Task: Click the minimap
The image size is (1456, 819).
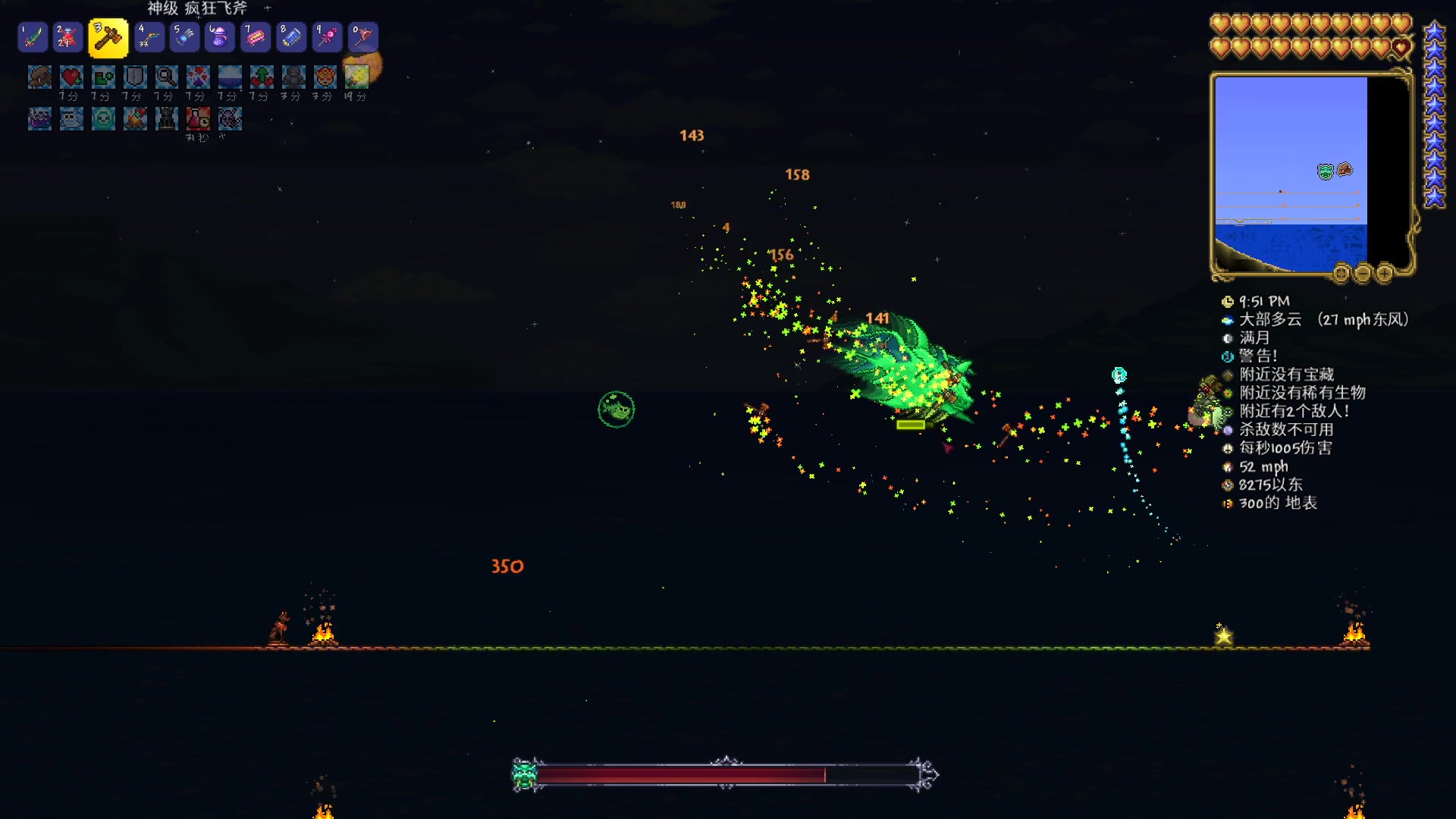Action: [x=1291, y=173]
